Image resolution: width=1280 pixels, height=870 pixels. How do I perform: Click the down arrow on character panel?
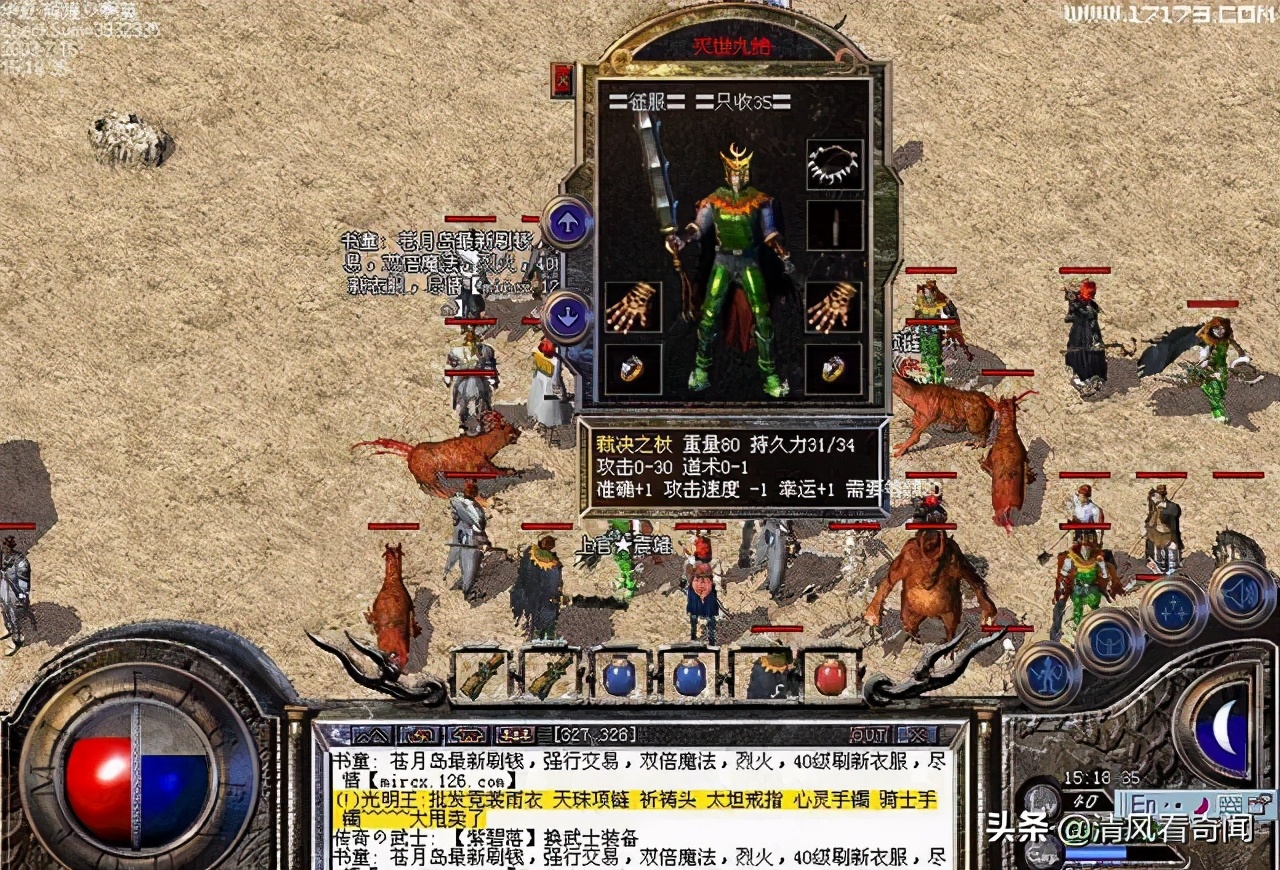pyautogui.click(x=568, y=317)
